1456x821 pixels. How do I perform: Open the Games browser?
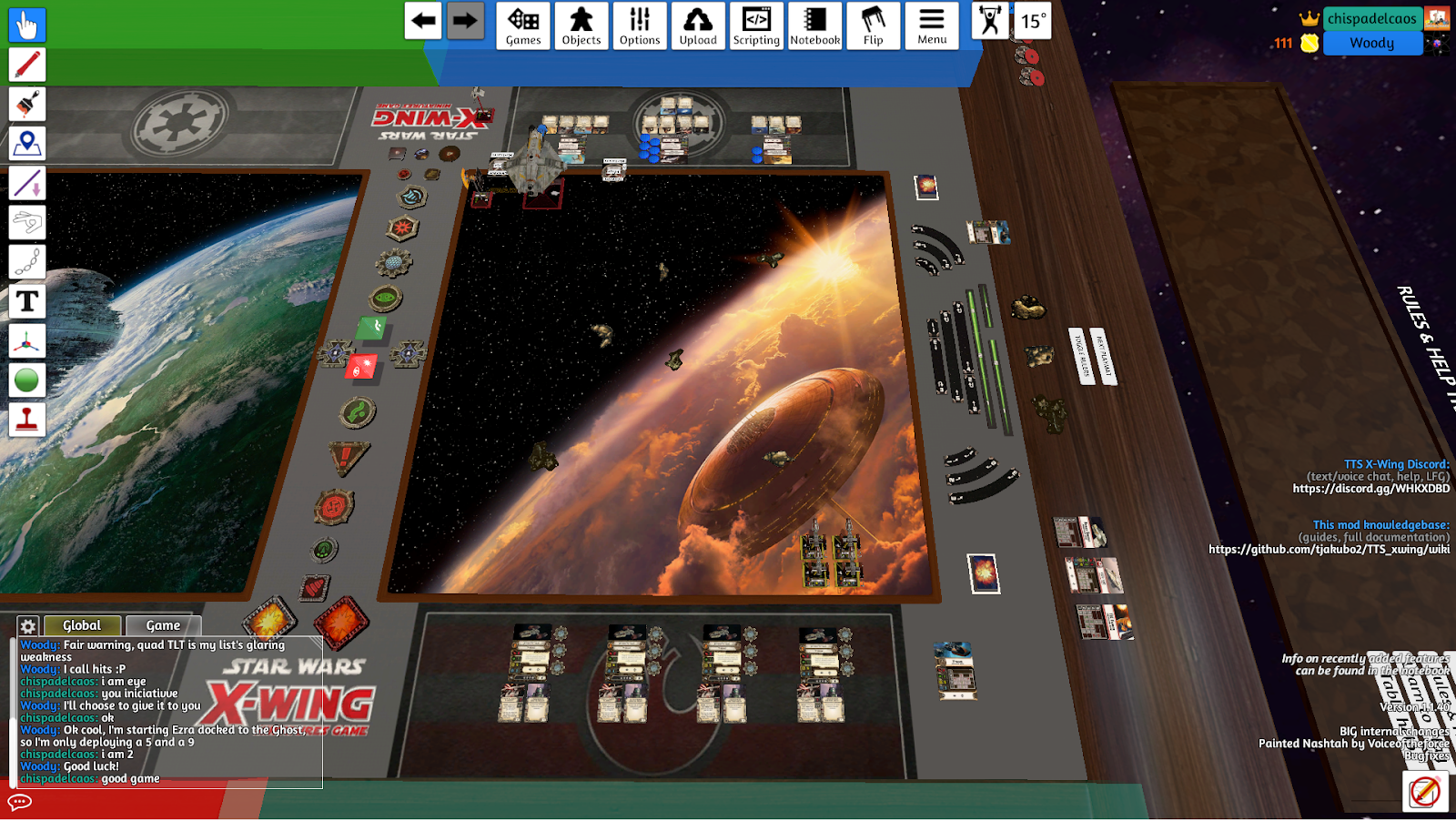pyautogui.click(x=522, y=25)
